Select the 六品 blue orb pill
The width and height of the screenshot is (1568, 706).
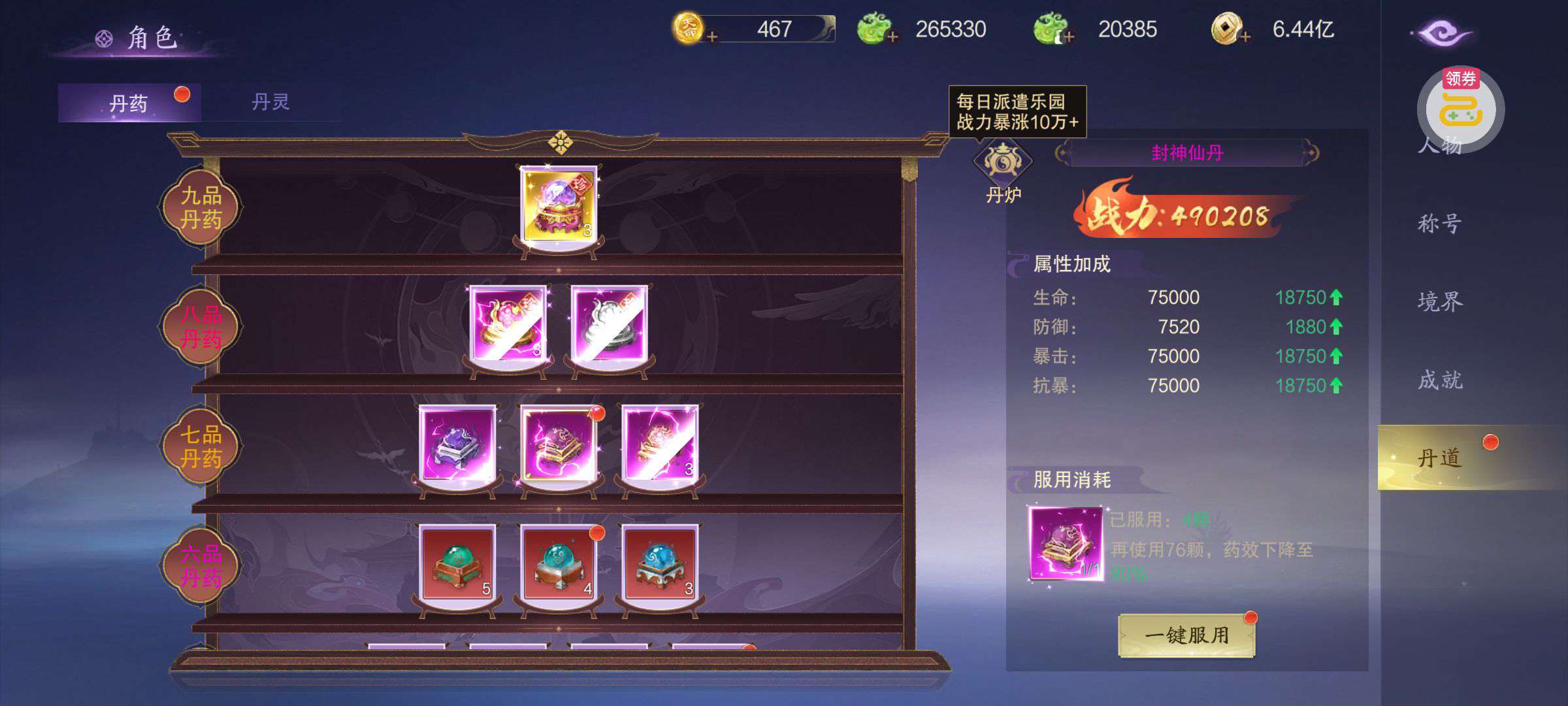660,562
